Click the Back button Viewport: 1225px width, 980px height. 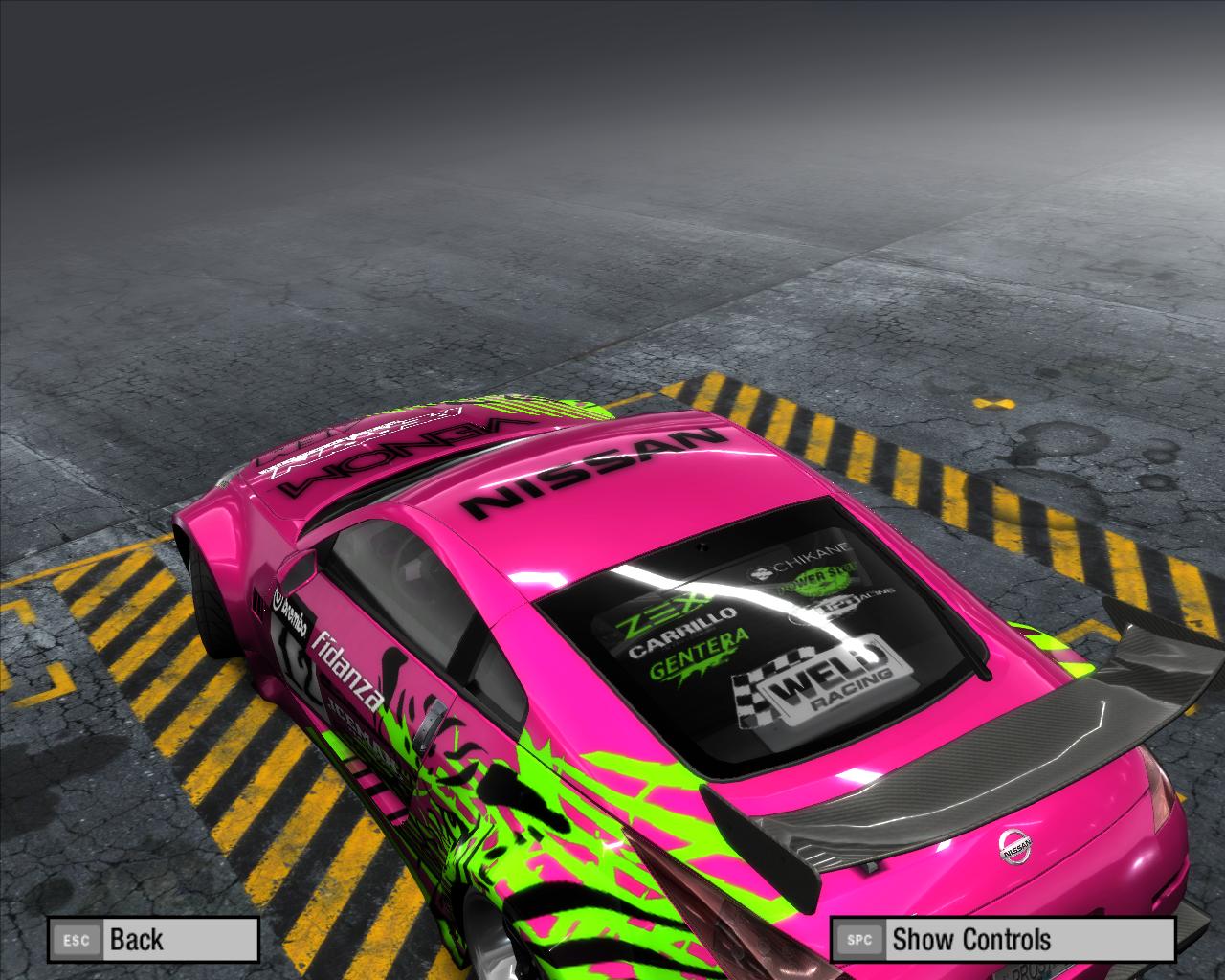coord(154,939)
